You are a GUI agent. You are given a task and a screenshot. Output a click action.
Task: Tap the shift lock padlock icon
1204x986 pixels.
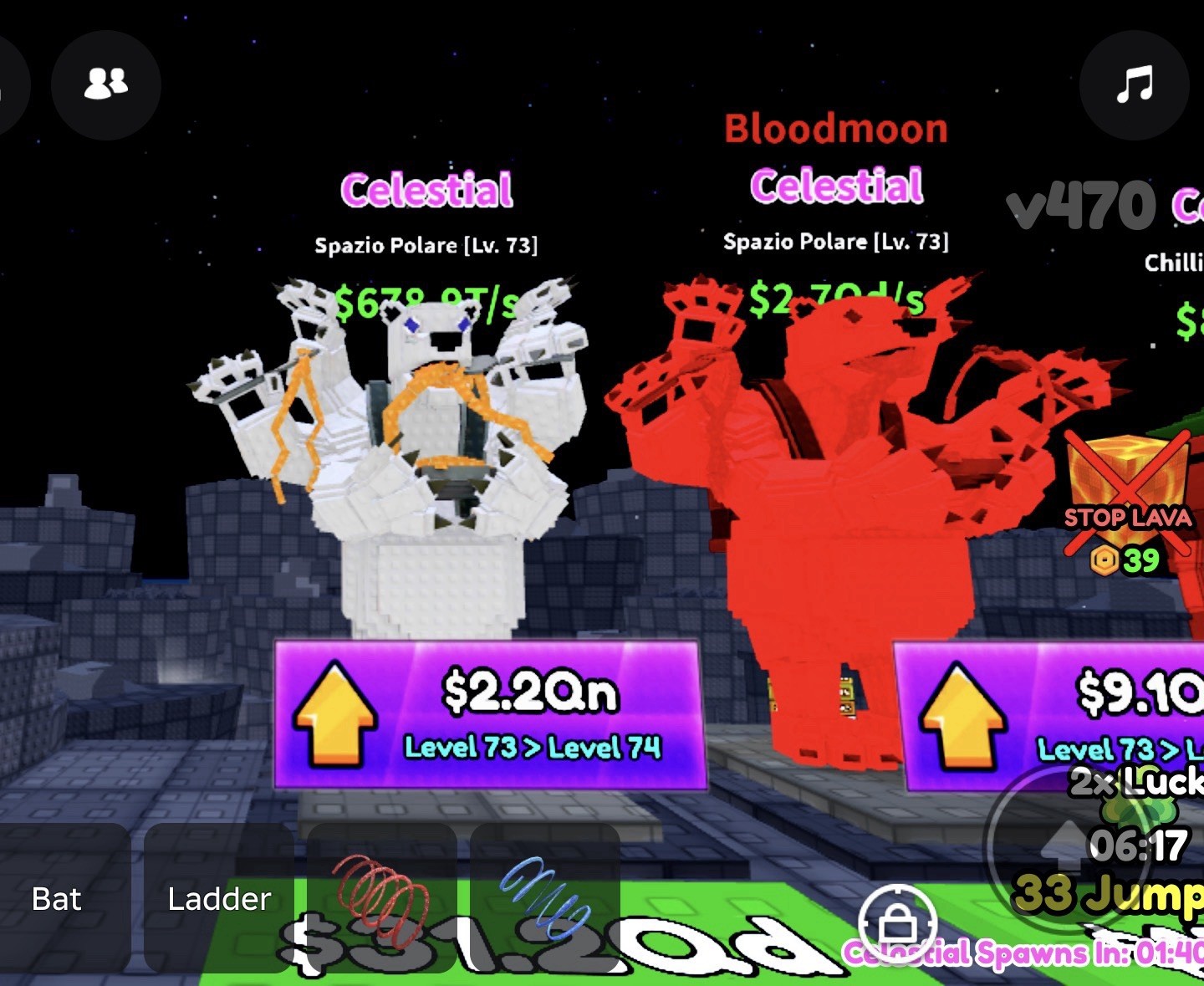point(897,923)
